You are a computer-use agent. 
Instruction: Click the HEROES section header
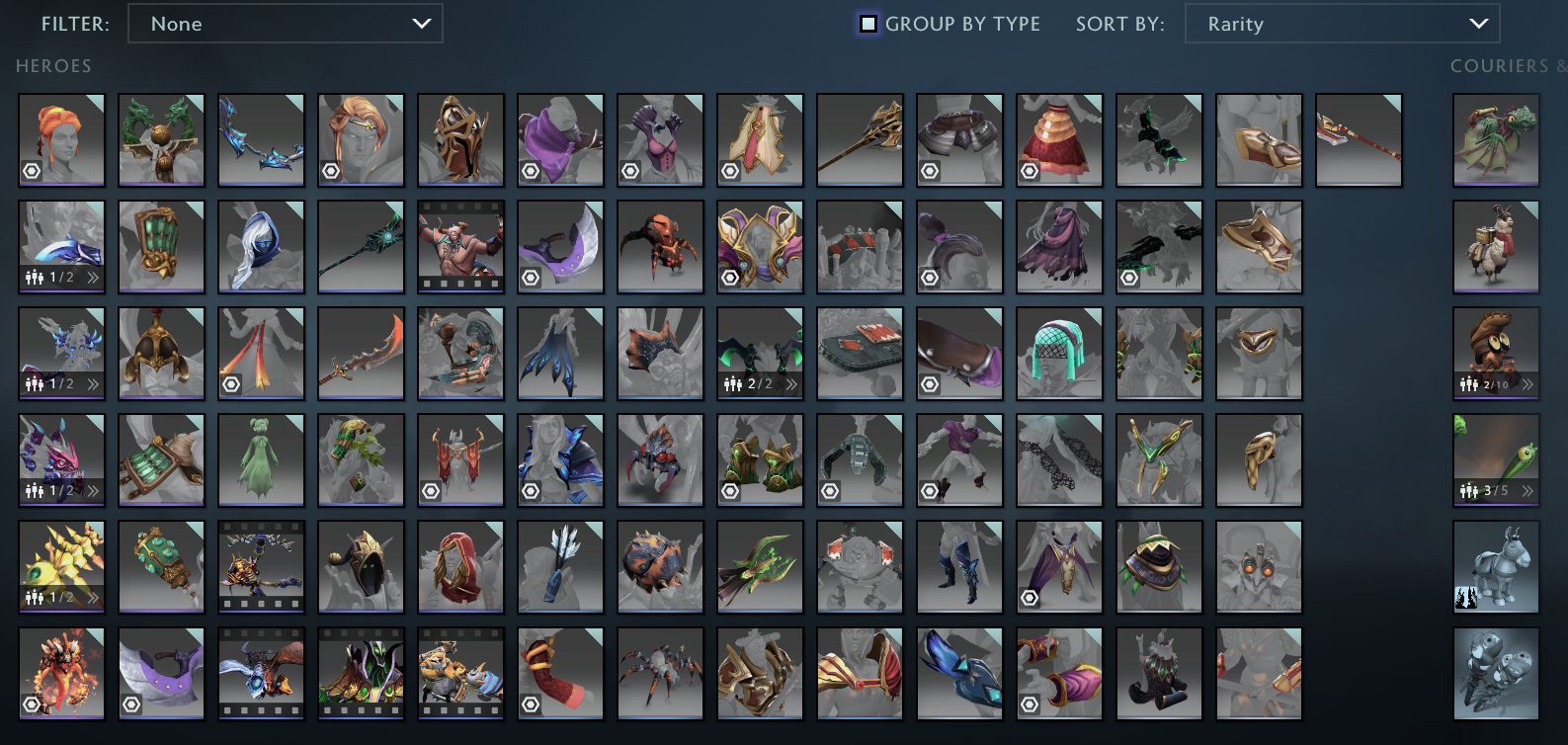53,66
